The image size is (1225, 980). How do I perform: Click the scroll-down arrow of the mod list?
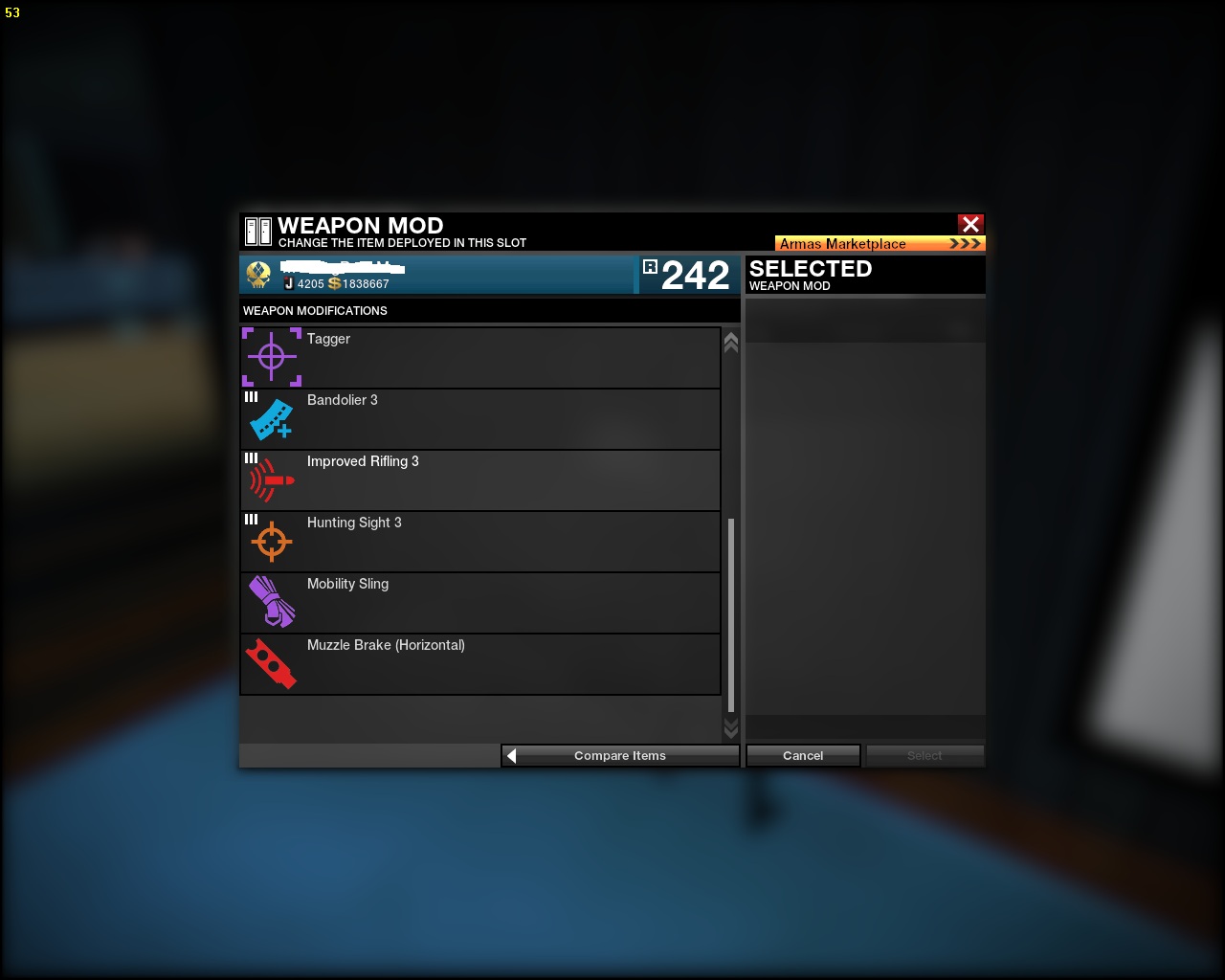(731, 729)
